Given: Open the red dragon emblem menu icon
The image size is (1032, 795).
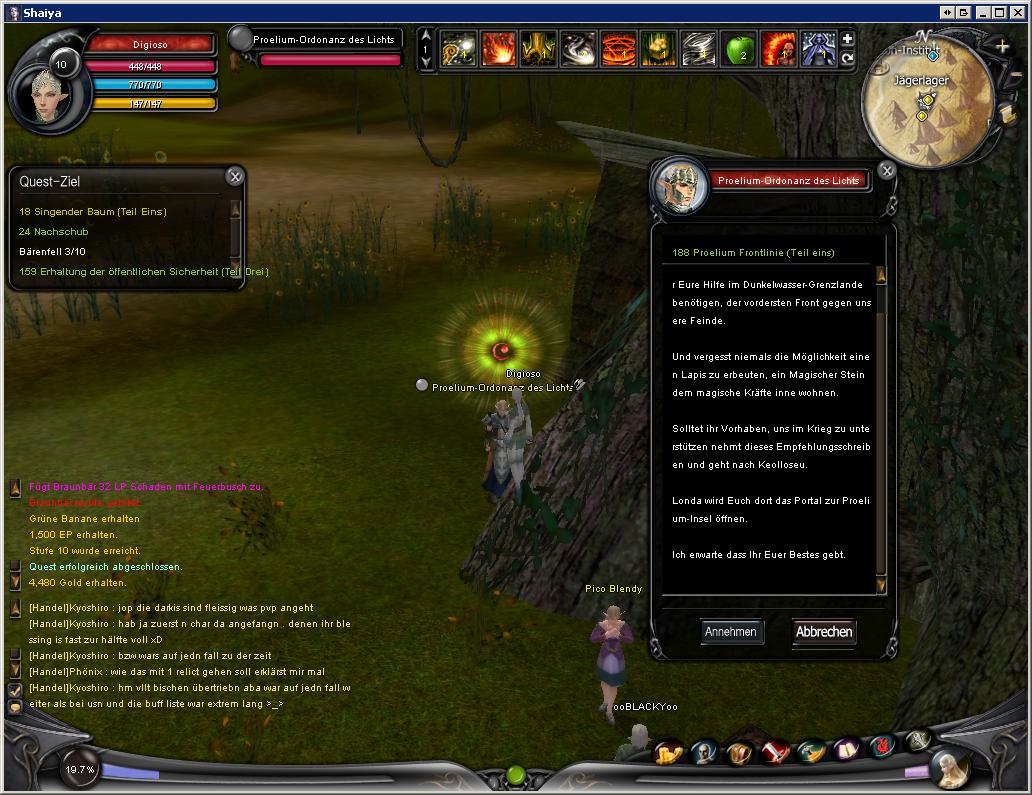Looking at the screenshot, I should pos(881,744).
